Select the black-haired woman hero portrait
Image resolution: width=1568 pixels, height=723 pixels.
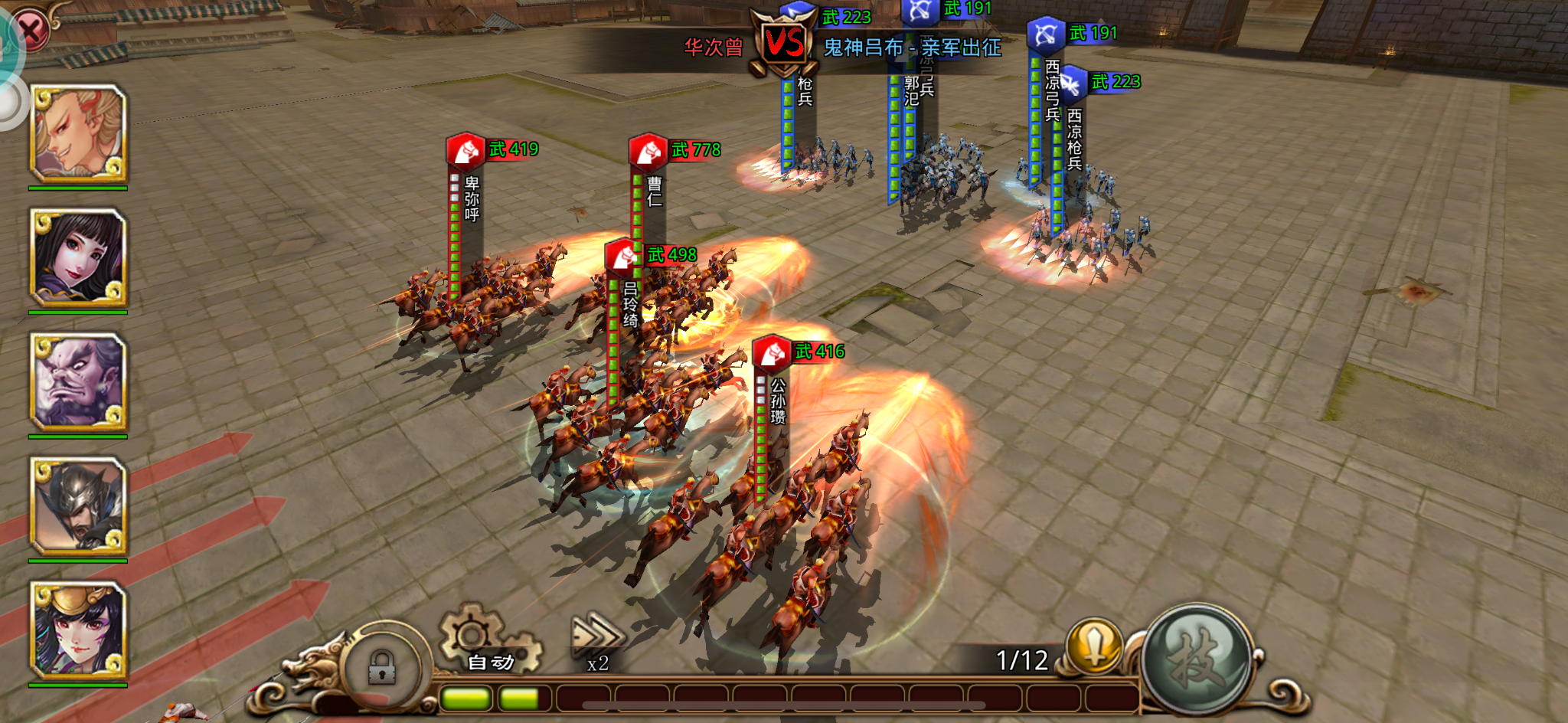click(x=77, y=258)
